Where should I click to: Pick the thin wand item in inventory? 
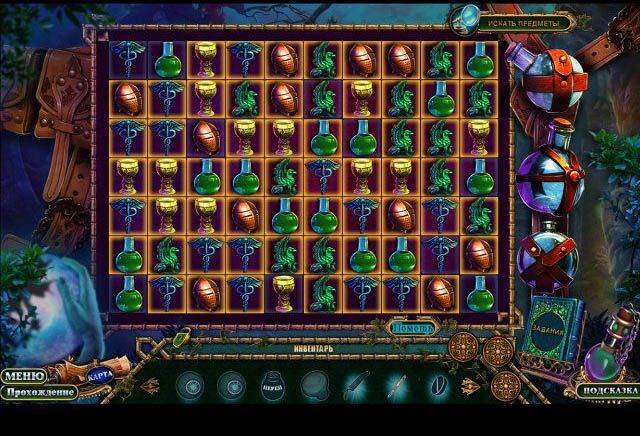point(397,384)
